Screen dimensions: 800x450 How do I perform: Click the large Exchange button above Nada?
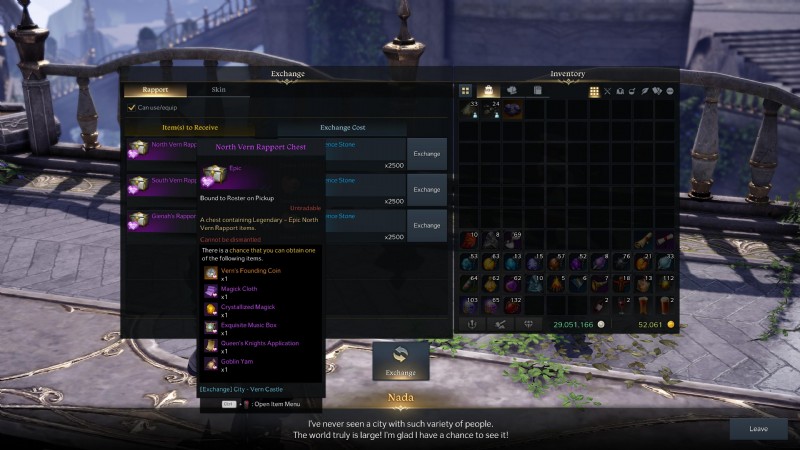(x=400, y=361)
